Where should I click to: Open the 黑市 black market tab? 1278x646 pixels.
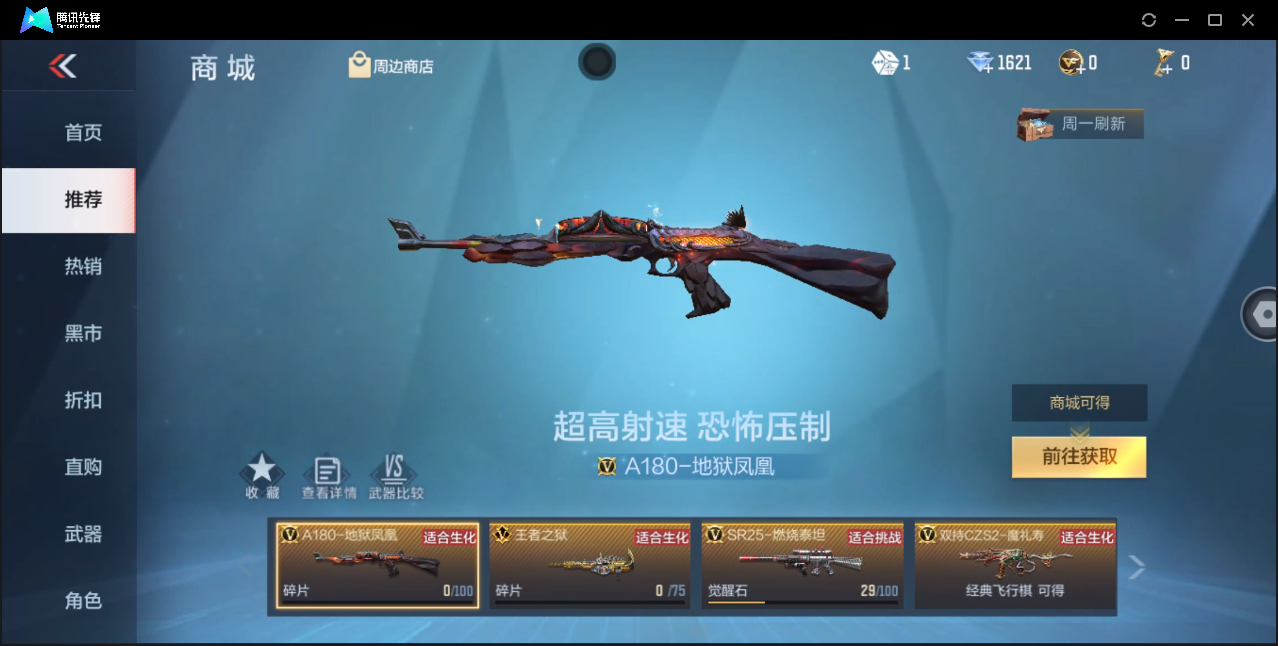83,334
